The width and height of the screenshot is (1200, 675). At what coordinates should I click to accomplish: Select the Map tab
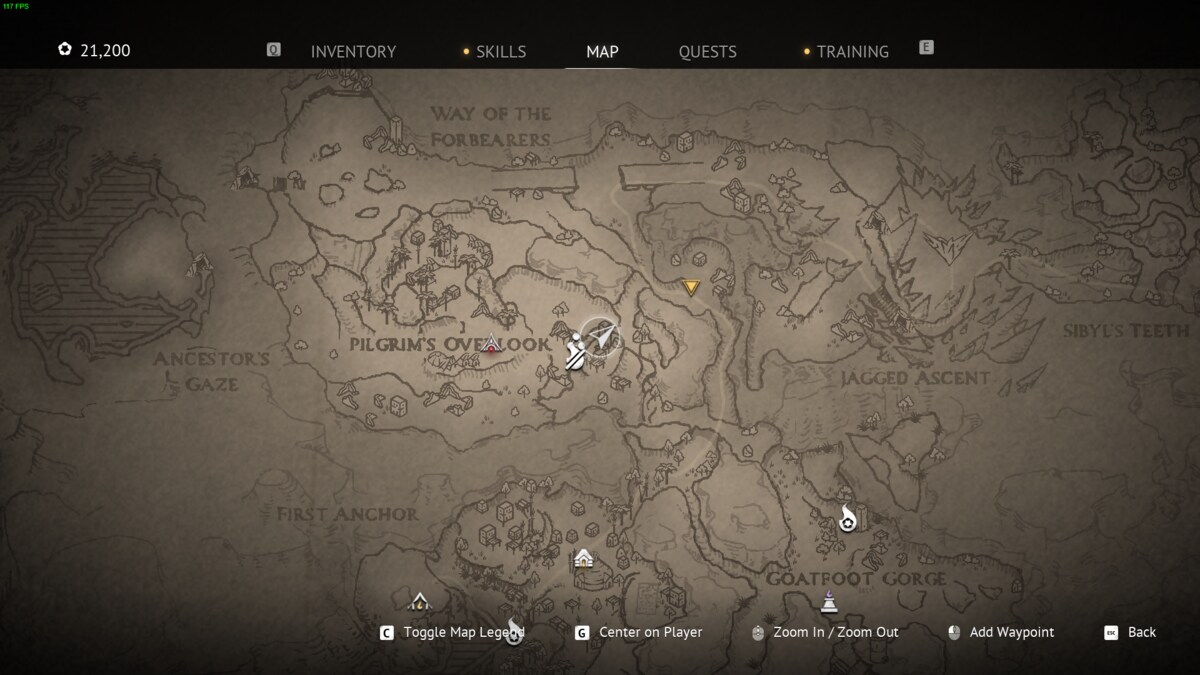(602, 52)
